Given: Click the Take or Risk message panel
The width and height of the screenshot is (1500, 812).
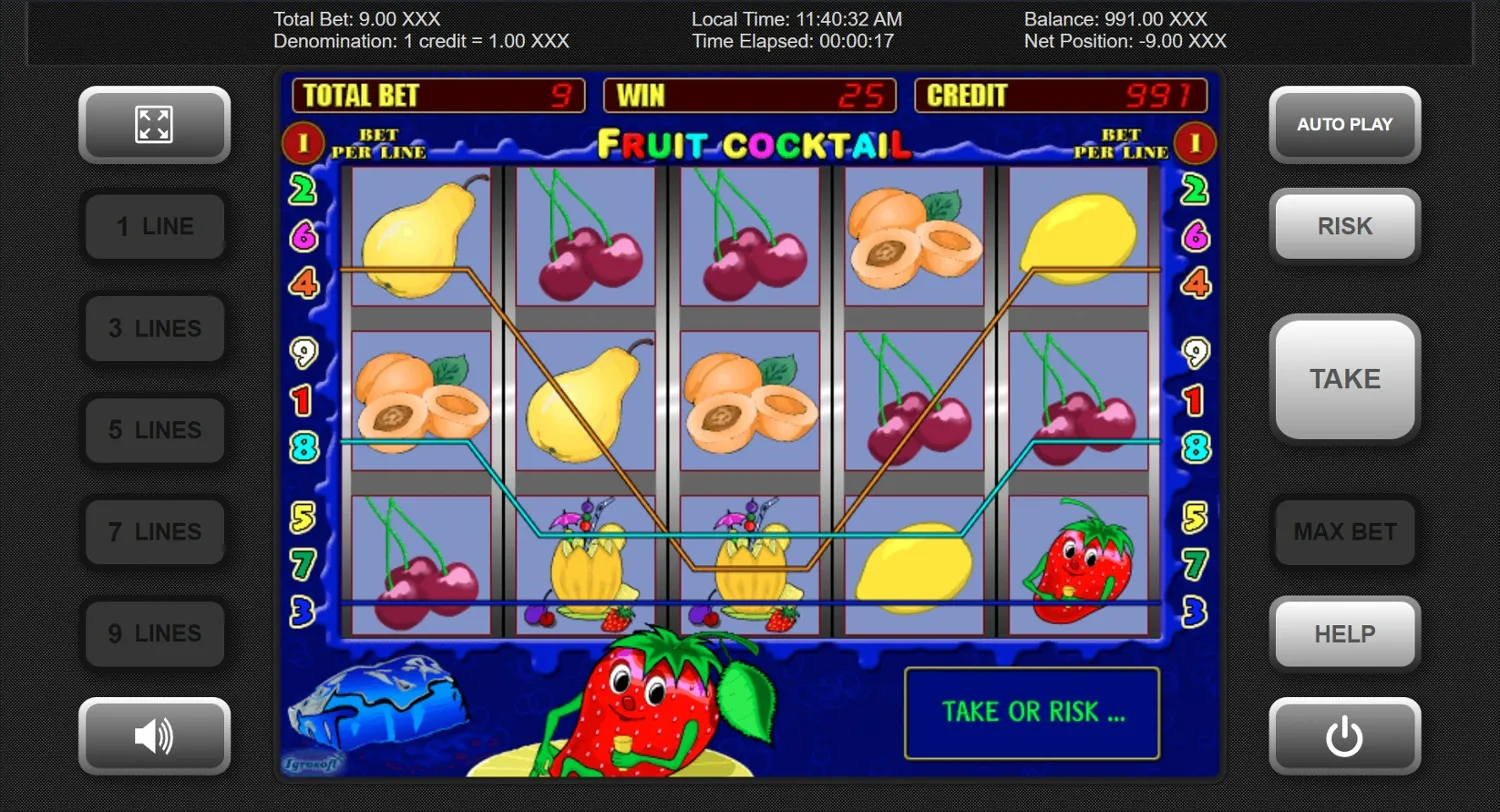Looking at the screenshot, I should coord(1033,712).
